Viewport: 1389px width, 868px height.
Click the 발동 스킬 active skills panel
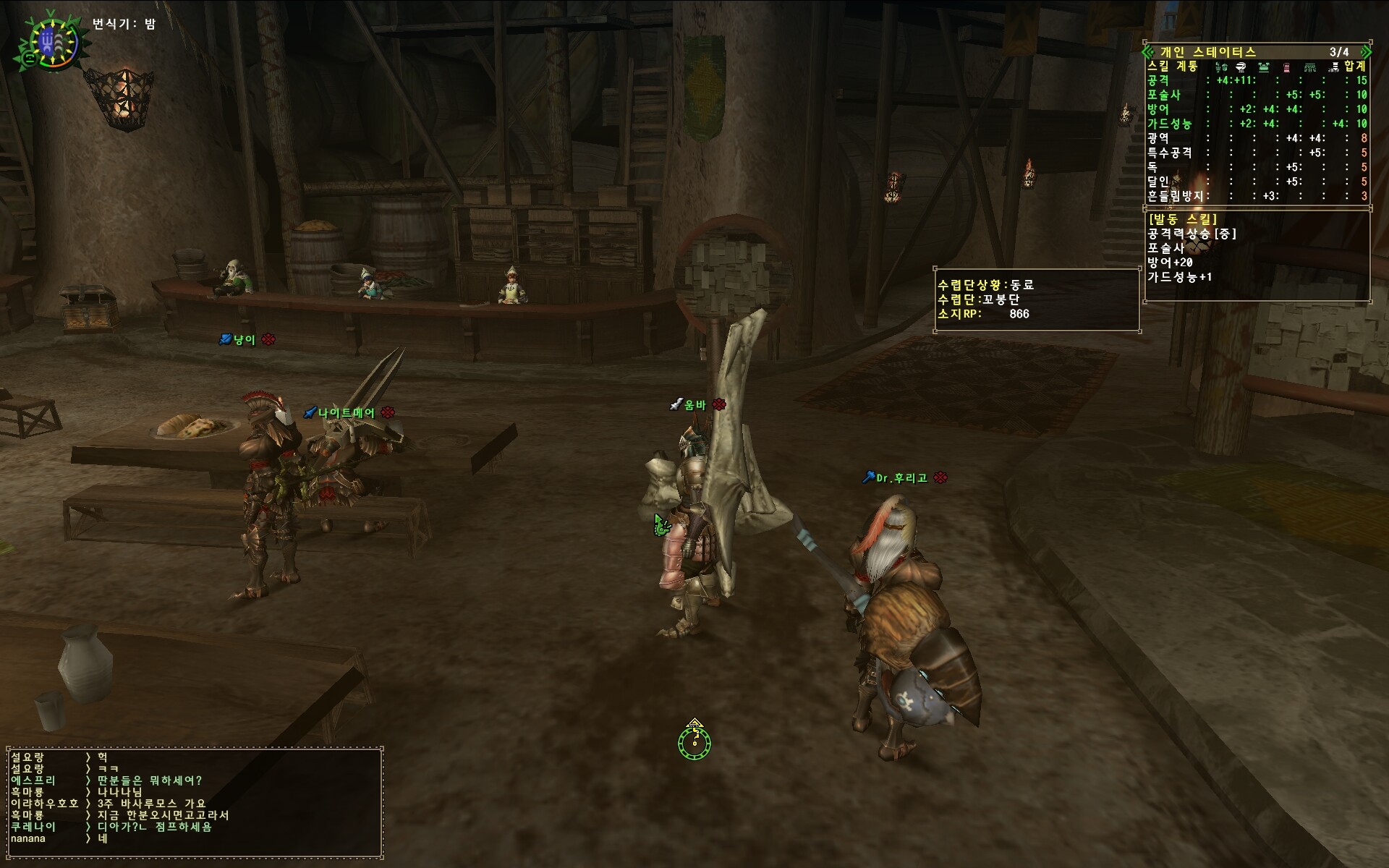click(x=1257, y=255)
